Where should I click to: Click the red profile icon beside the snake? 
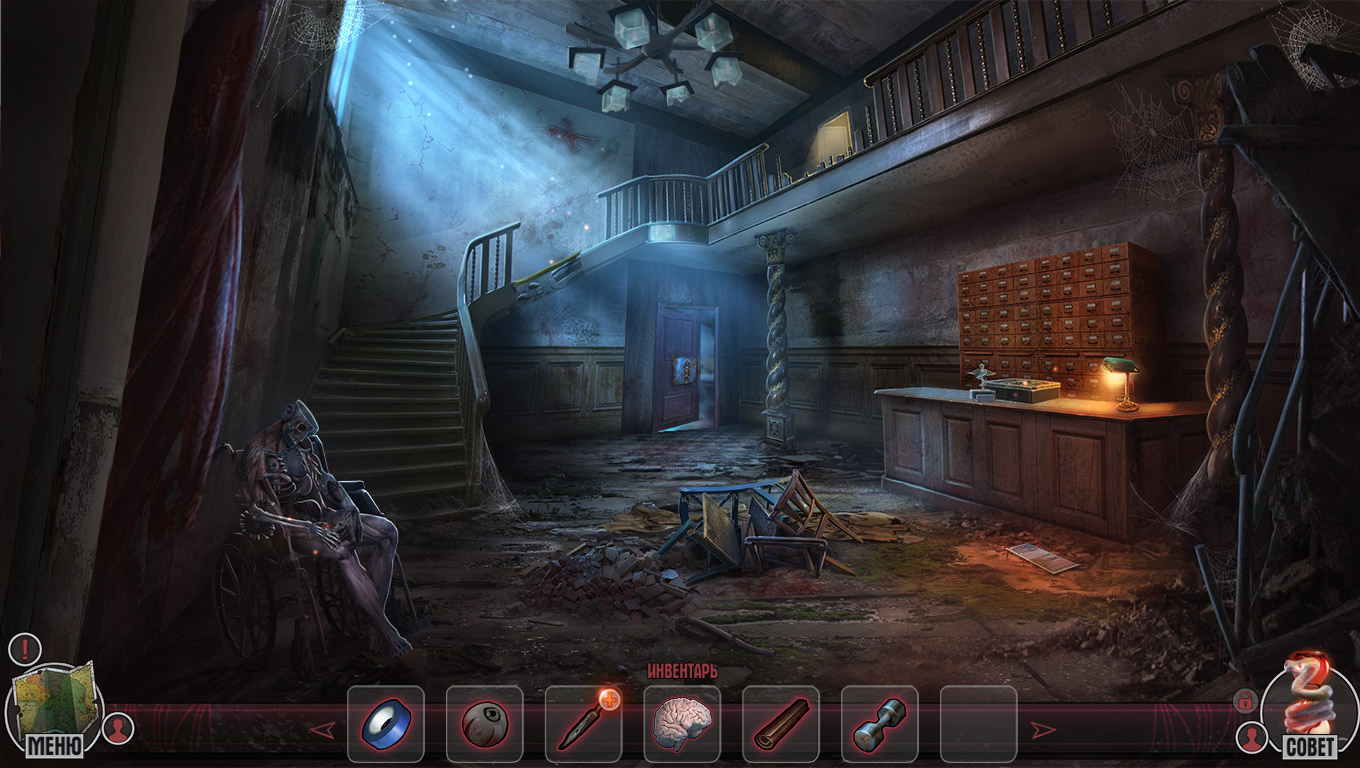(1250, 738)
